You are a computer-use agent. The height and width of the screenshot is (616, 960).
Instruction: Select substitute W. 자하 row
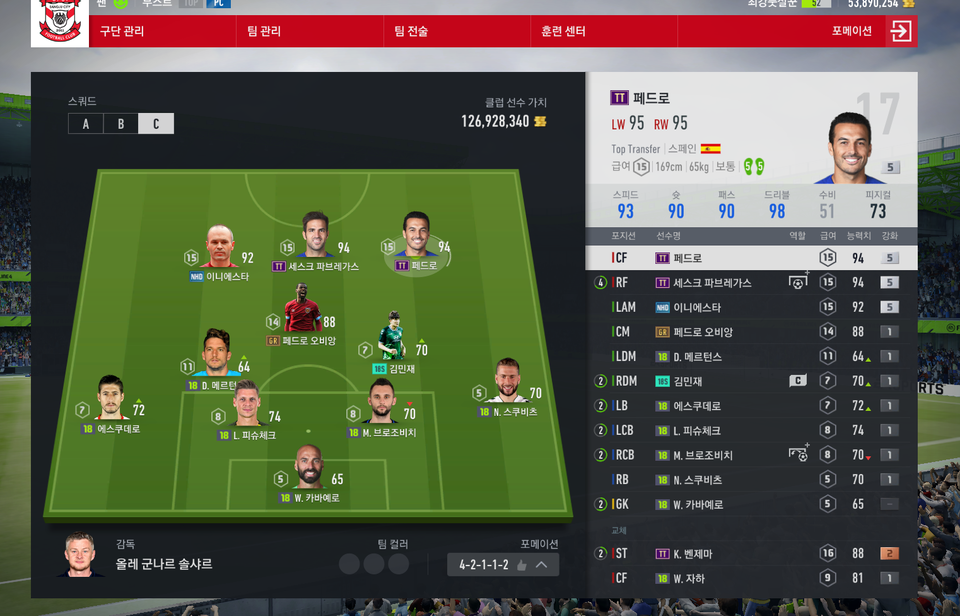(750, 578)
